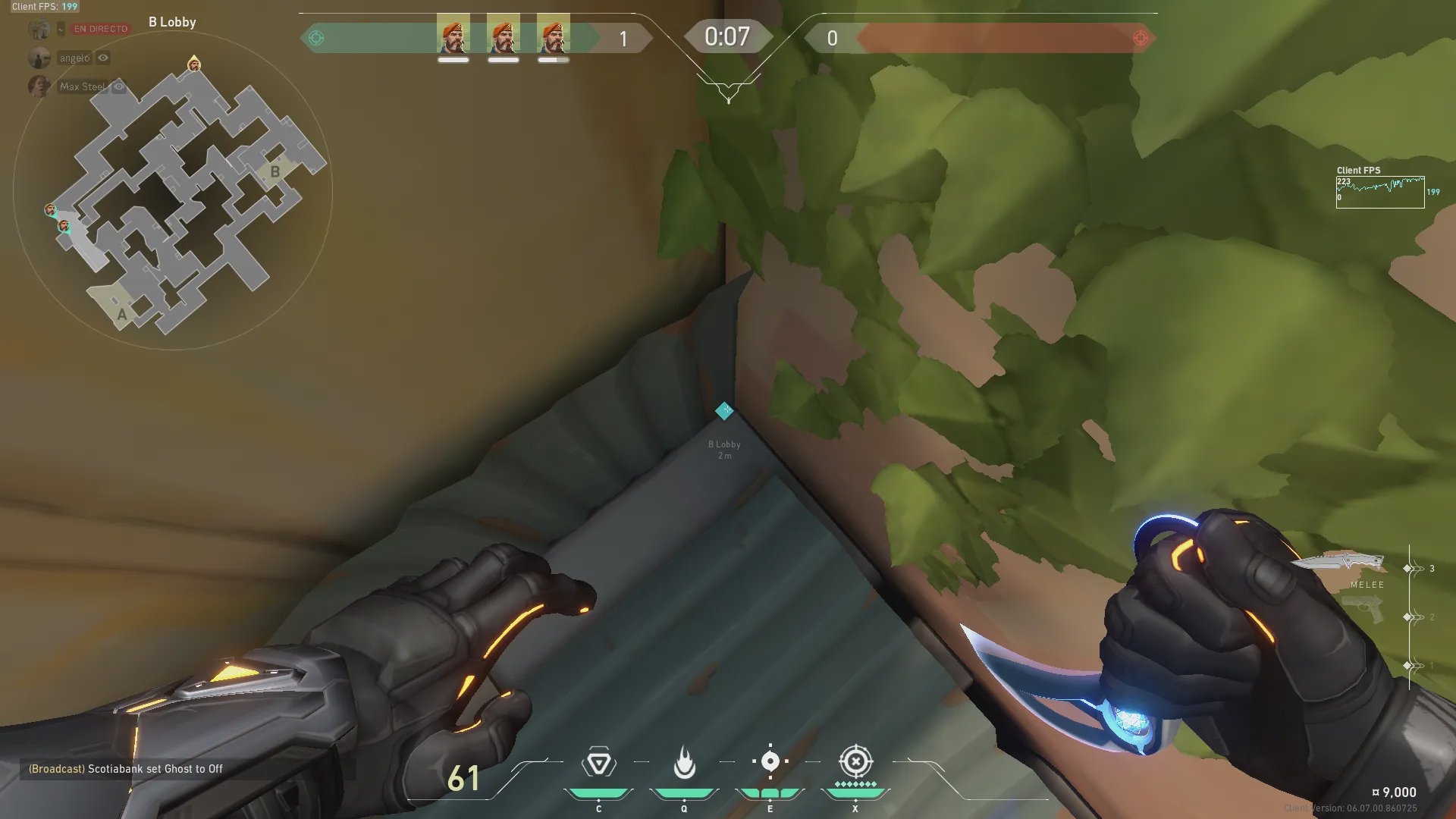The width and height of the screenshot is (1456, 819).
Task: Toggle the eye icon beside Max Steel
Action: click(119, 86)
